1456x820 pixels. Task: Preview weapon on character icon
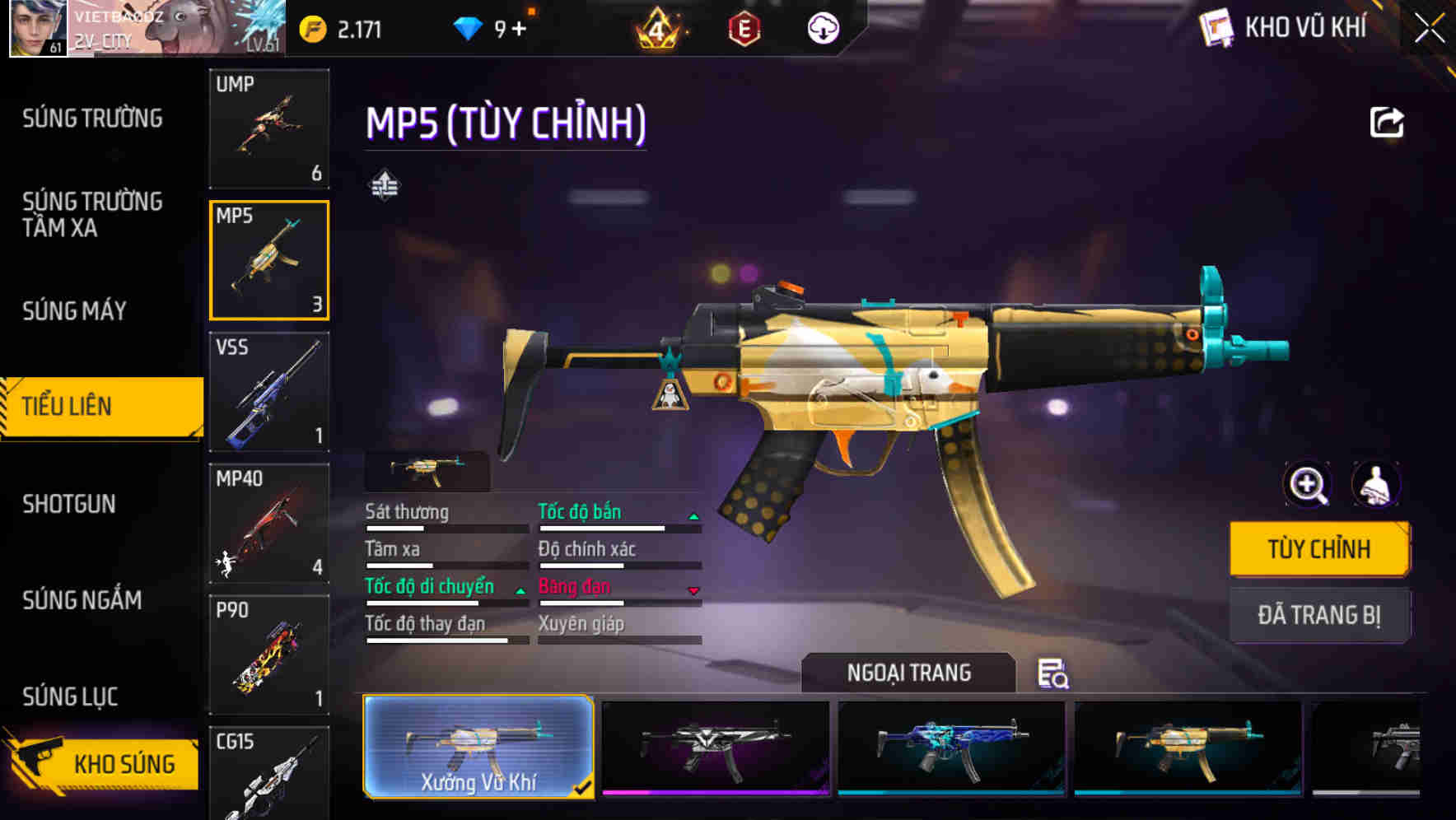(1375, 485)
